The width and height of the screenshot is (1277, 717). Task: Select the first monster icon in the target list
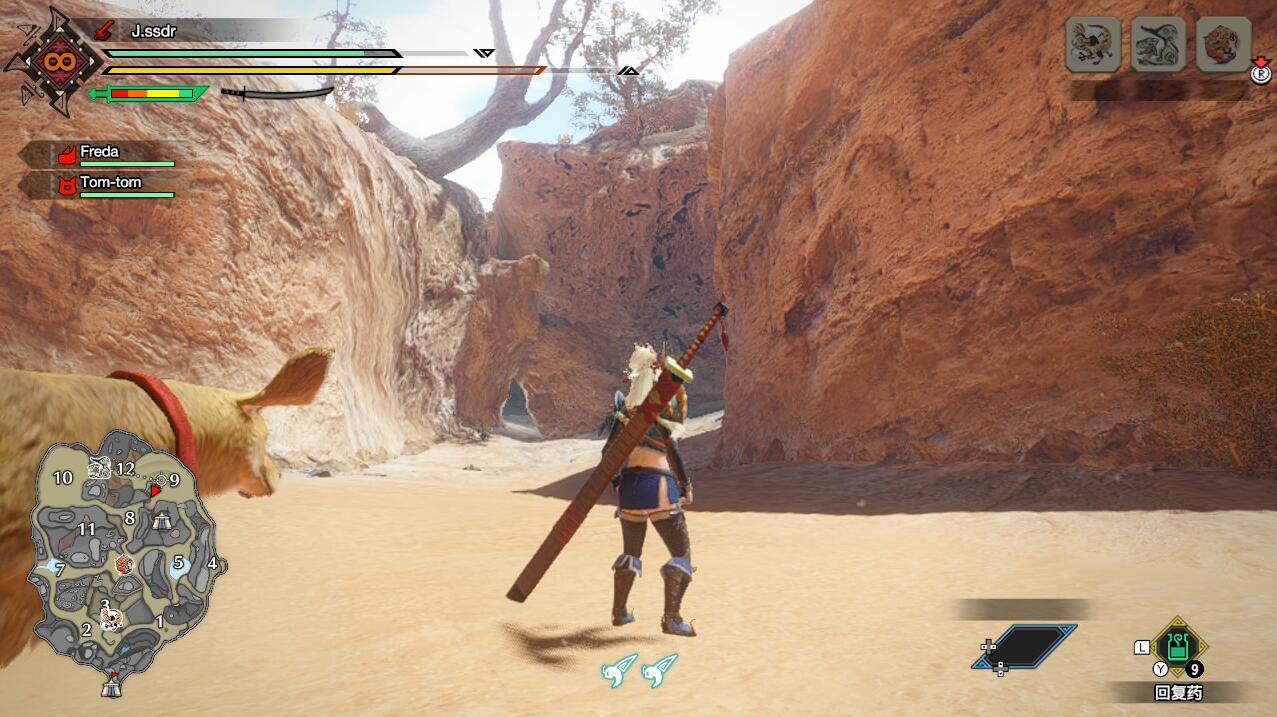[x=1092, y=45]
